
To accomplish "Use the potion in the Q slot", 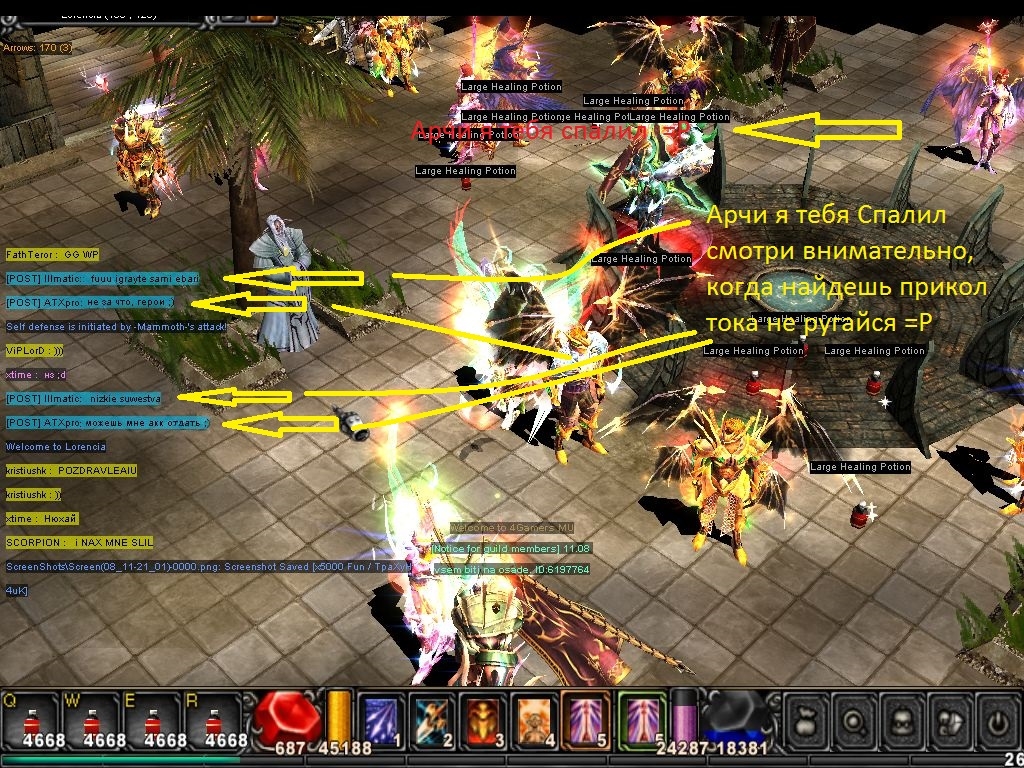I will click(32, 720).
